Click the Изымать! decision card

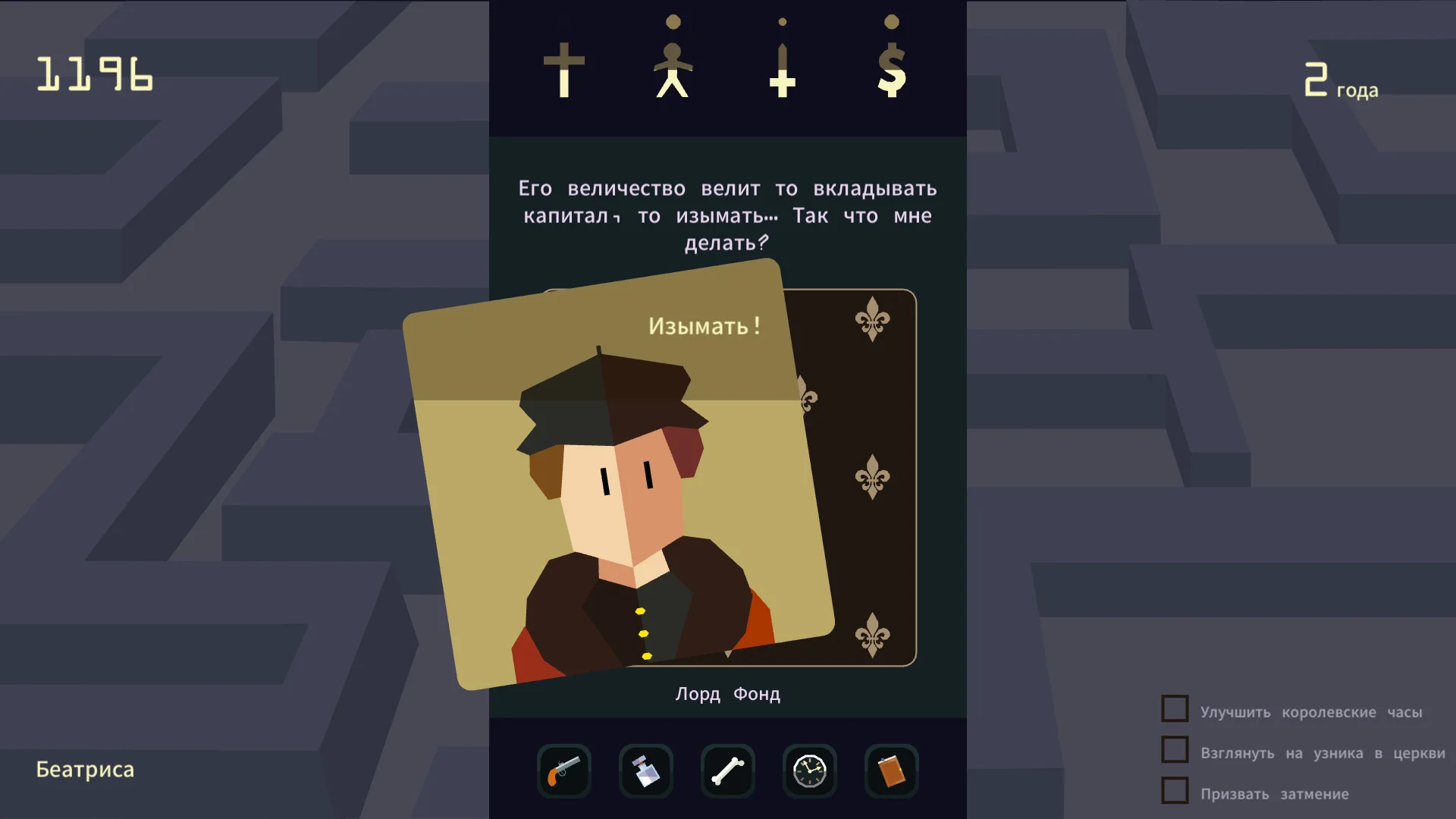click(705, 327)
